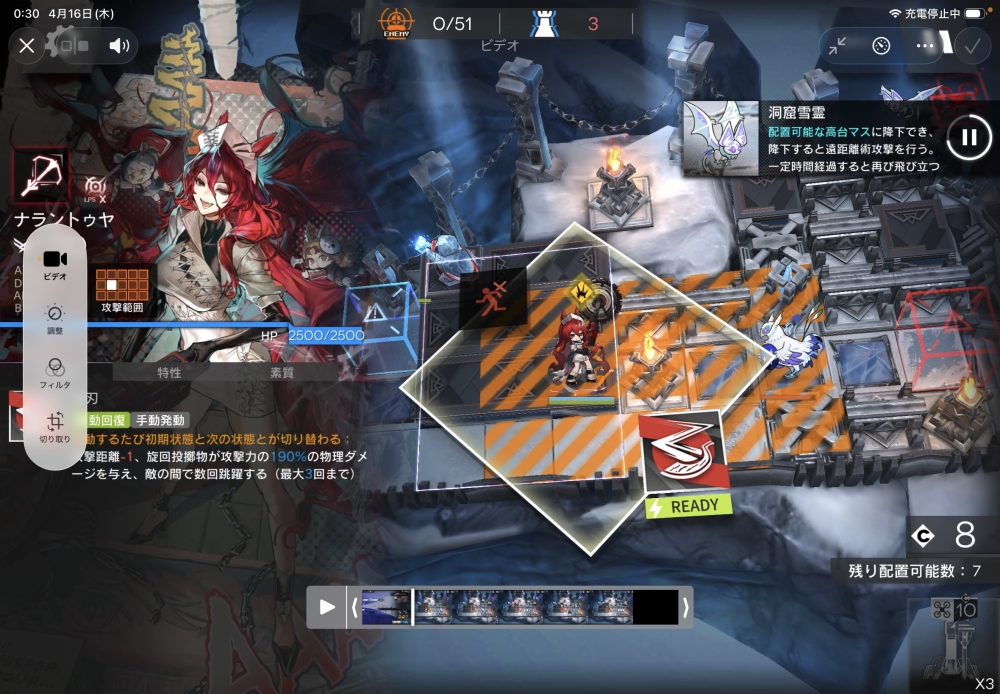Image resolution: width=1000 pixels, height=694 pixels.
Task: Close the video editor with X
Action: [27, 45]
